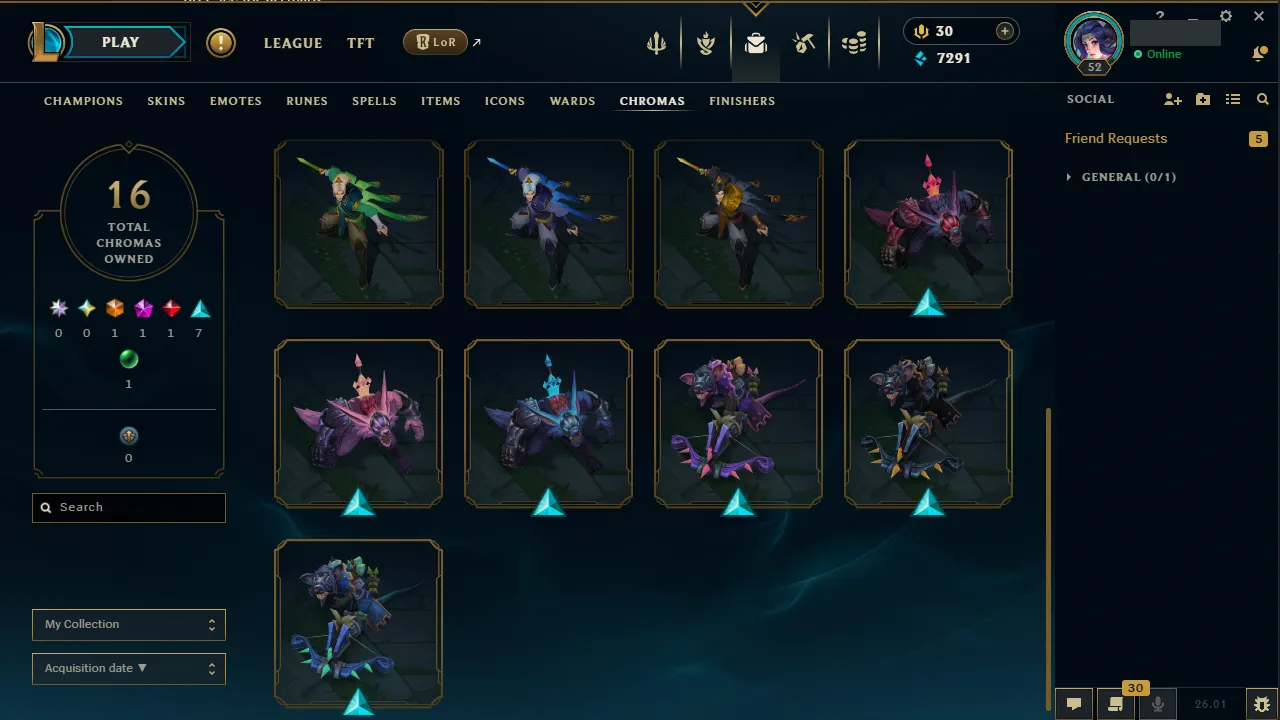Switch to the SKINS tab

166,101
